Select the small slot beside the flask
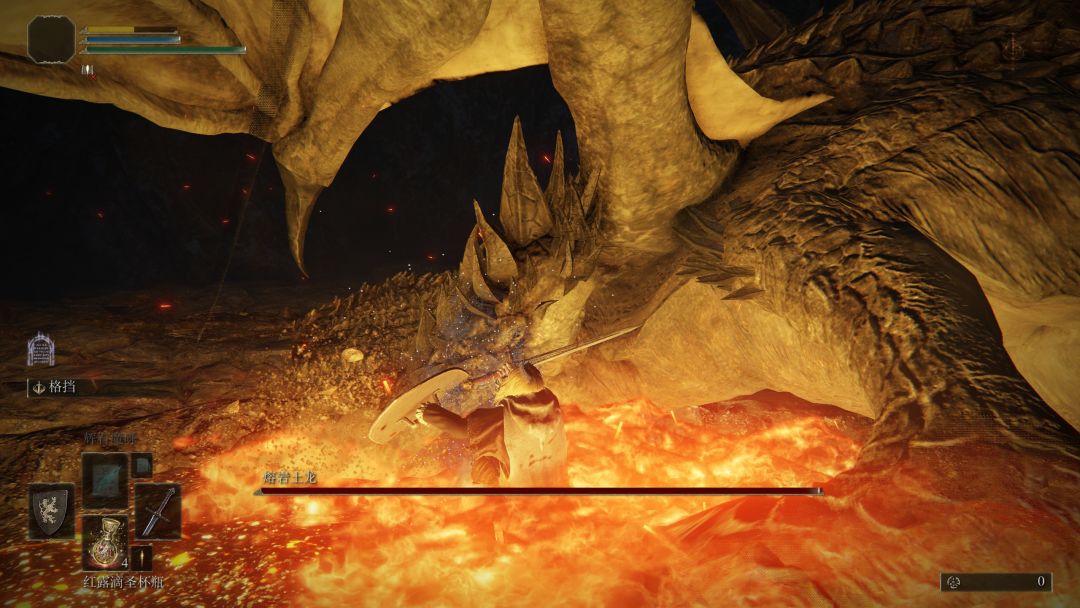Viewport: 1080px width, 608px height. click(142, 558)
